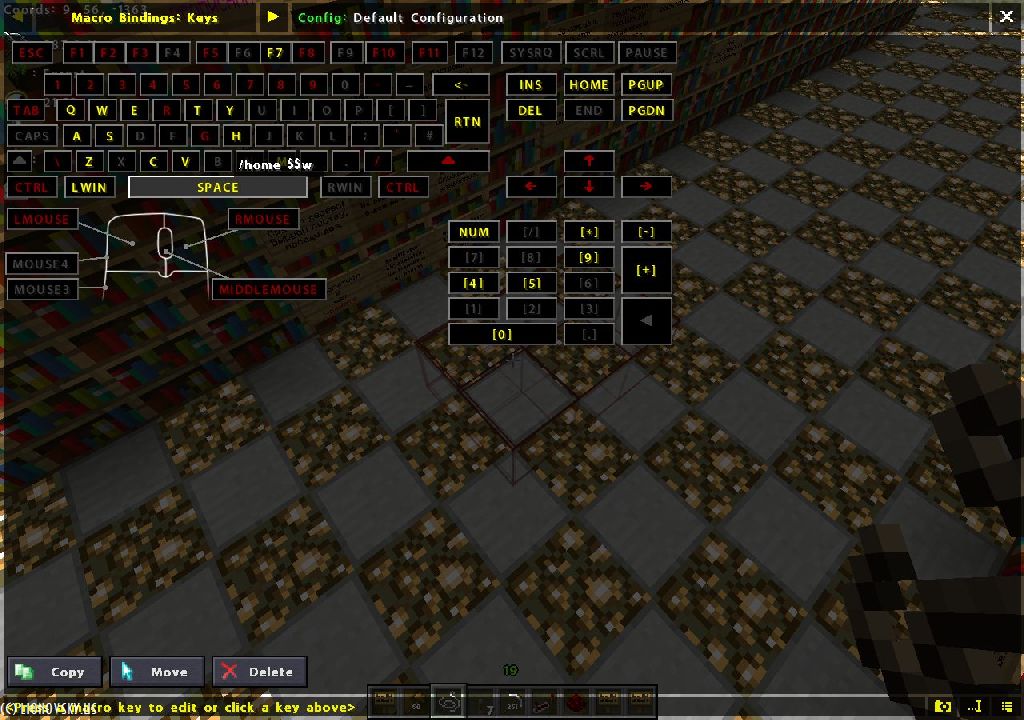Click the Delete button

pos(260,671)
